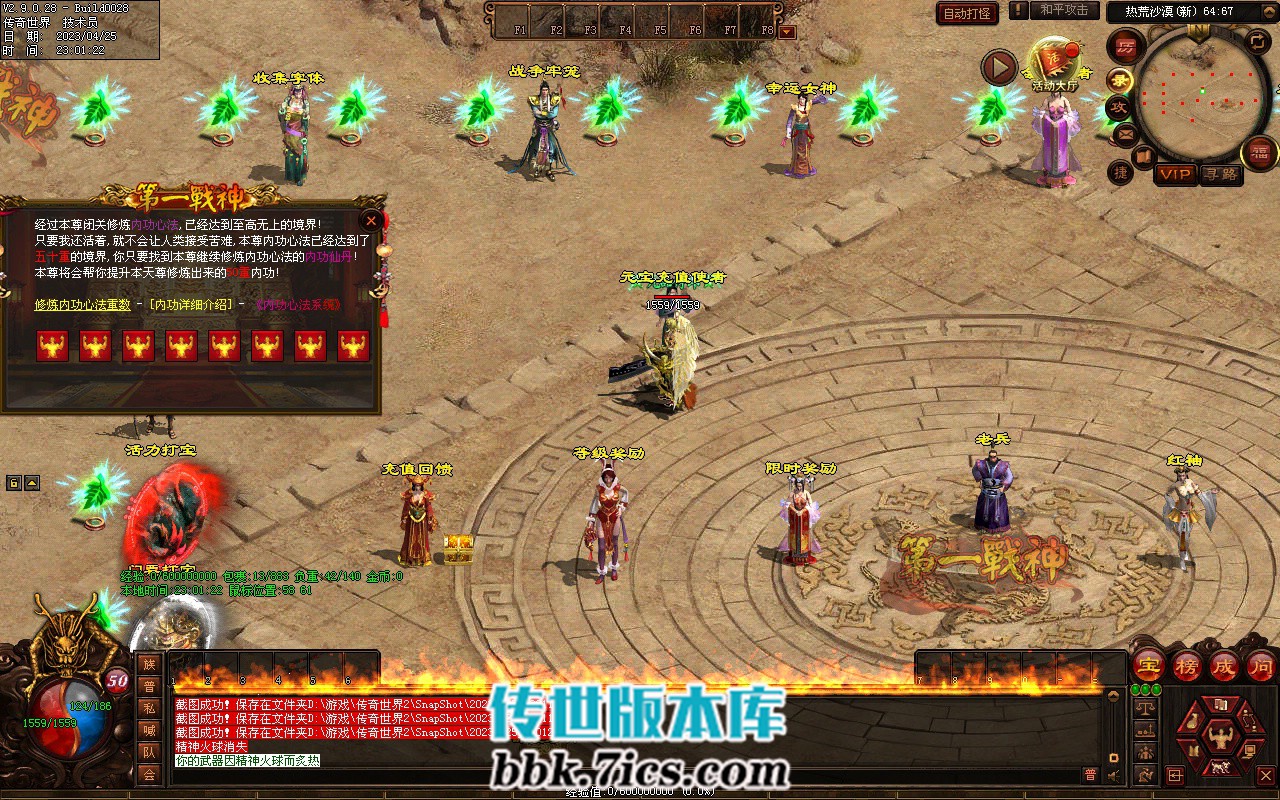
Task: Click the round play arrow button
Action: point(998,67)
